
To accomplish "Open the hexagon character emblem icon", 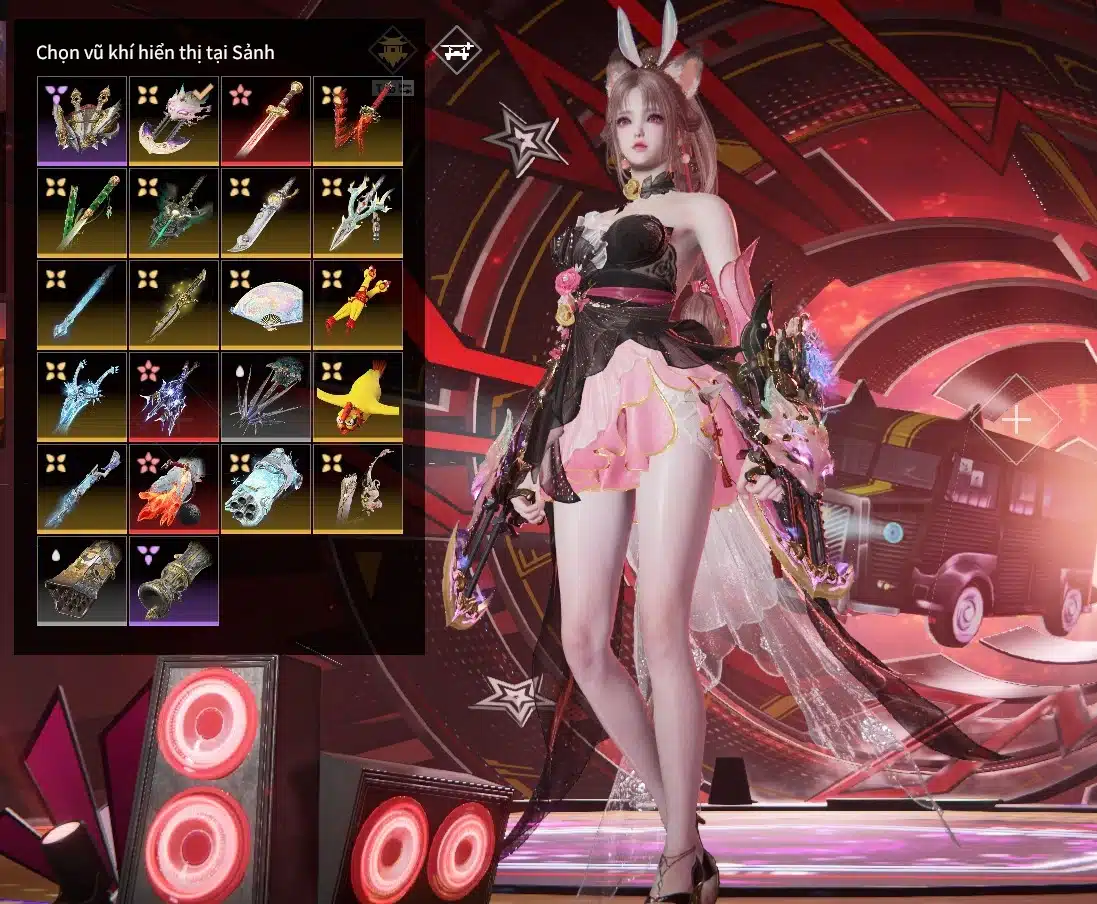I will (x=392, y=50).
